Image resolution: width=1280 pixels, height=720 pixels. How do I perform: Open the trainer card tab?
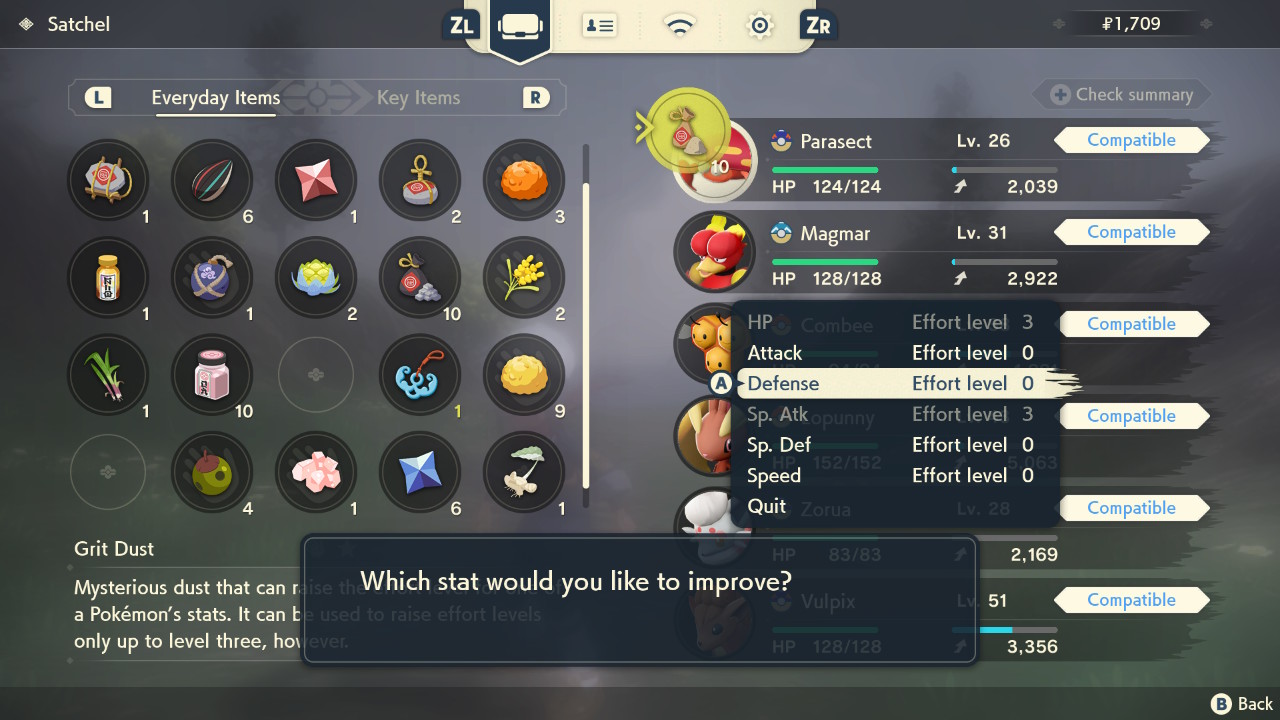599,26
